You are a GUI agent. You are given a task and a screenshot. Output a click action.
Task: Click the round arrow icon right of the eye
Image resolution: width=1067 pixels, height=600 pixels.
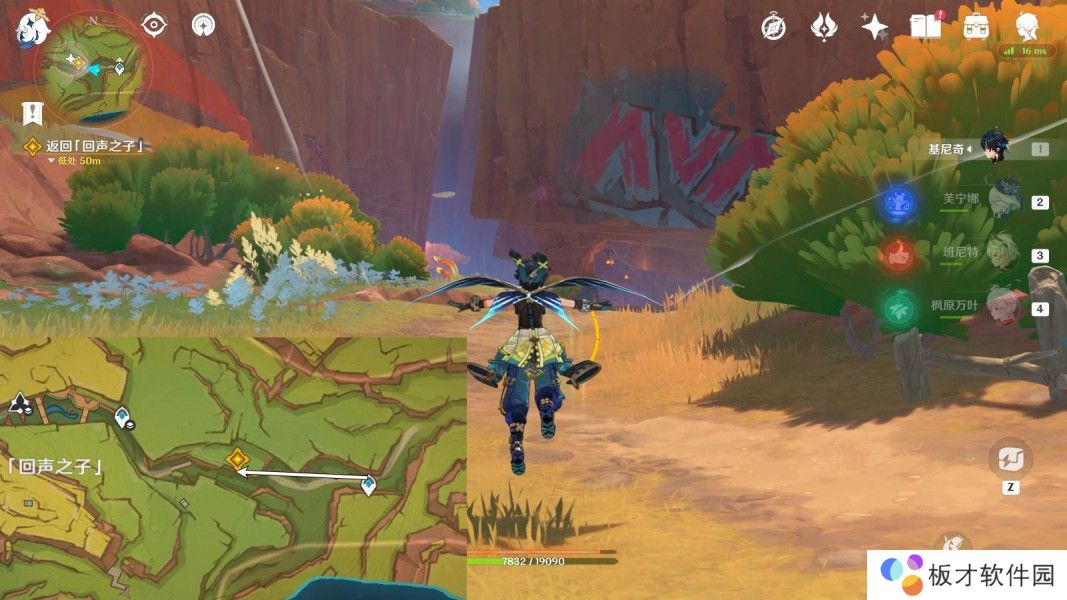click(203, 25)
